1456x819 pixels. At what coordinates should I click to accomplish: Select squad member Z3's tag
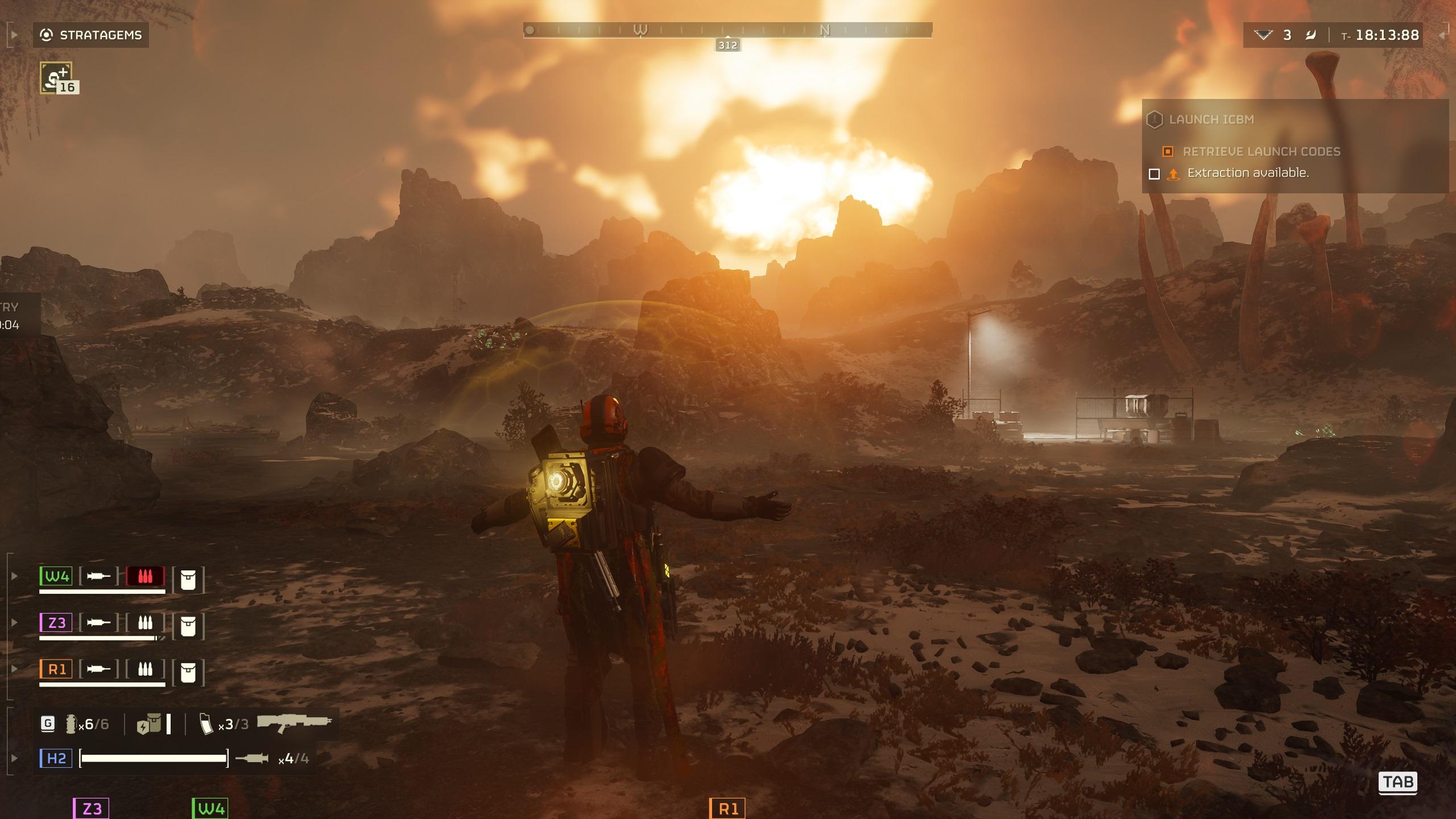coord(56,622)
